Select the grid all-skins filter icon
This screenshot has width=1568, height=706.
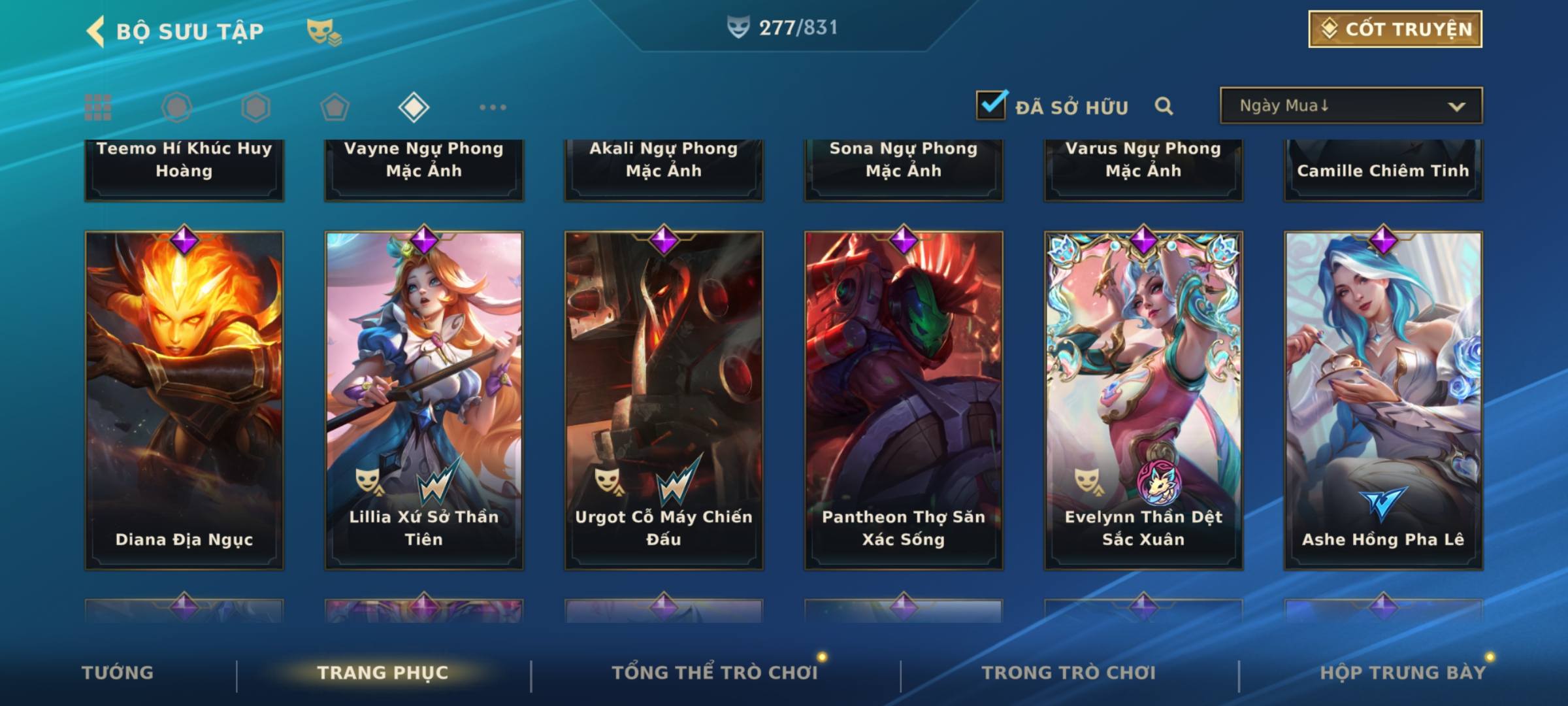coord(98,107)
